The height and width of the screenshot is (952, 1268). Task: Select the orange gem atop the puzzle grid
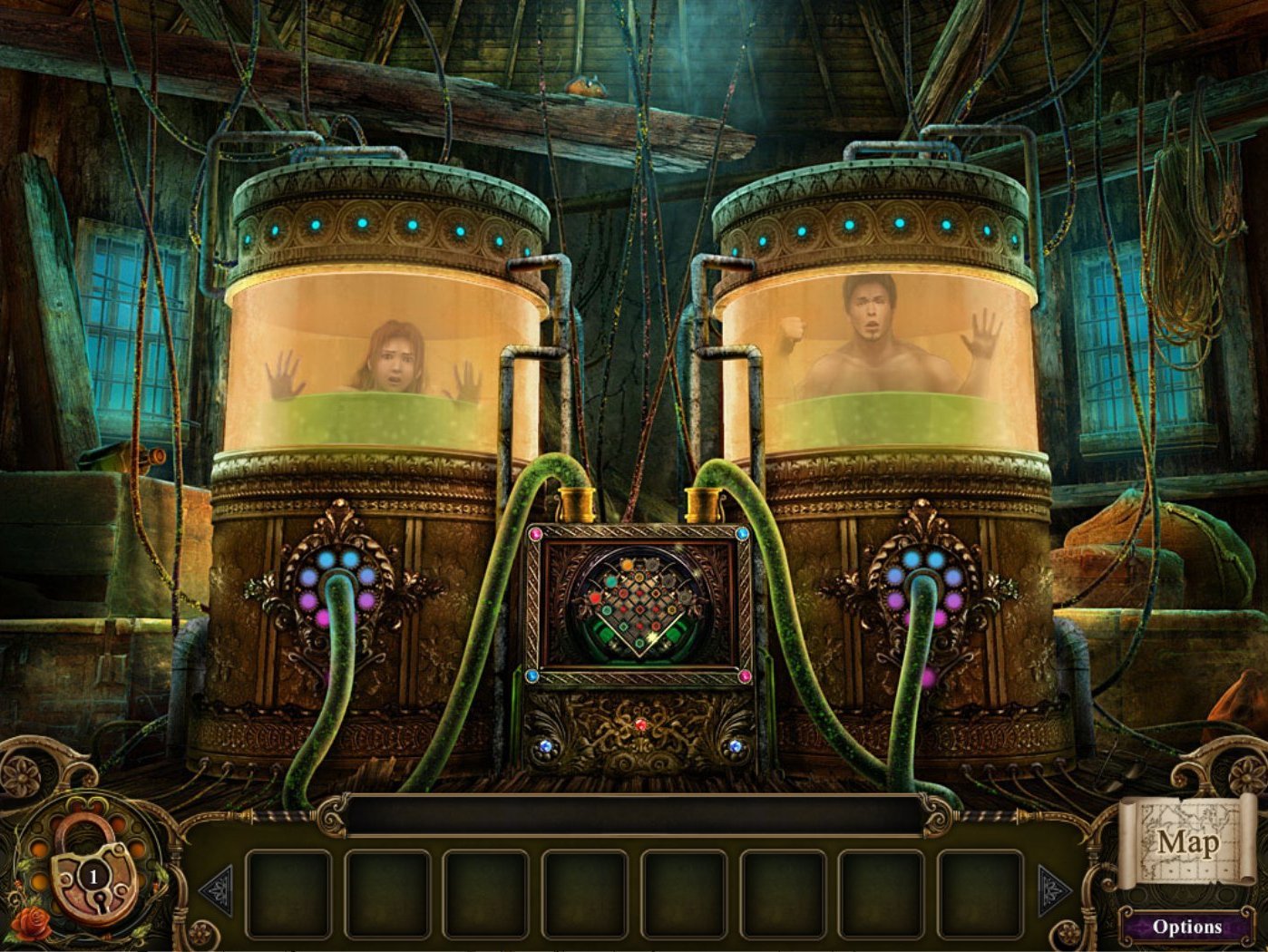pos(627,563)
